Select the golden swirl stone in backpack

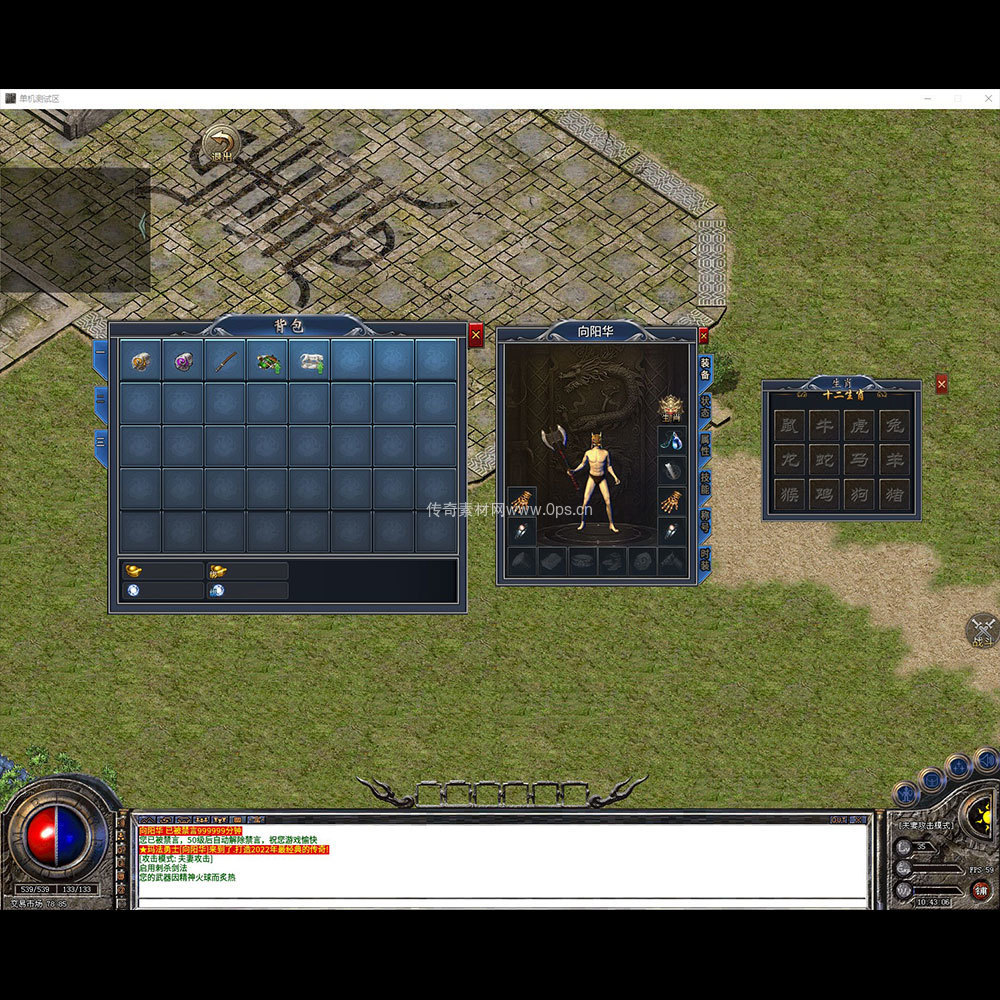pyautogui.click(x=141, y=361)
